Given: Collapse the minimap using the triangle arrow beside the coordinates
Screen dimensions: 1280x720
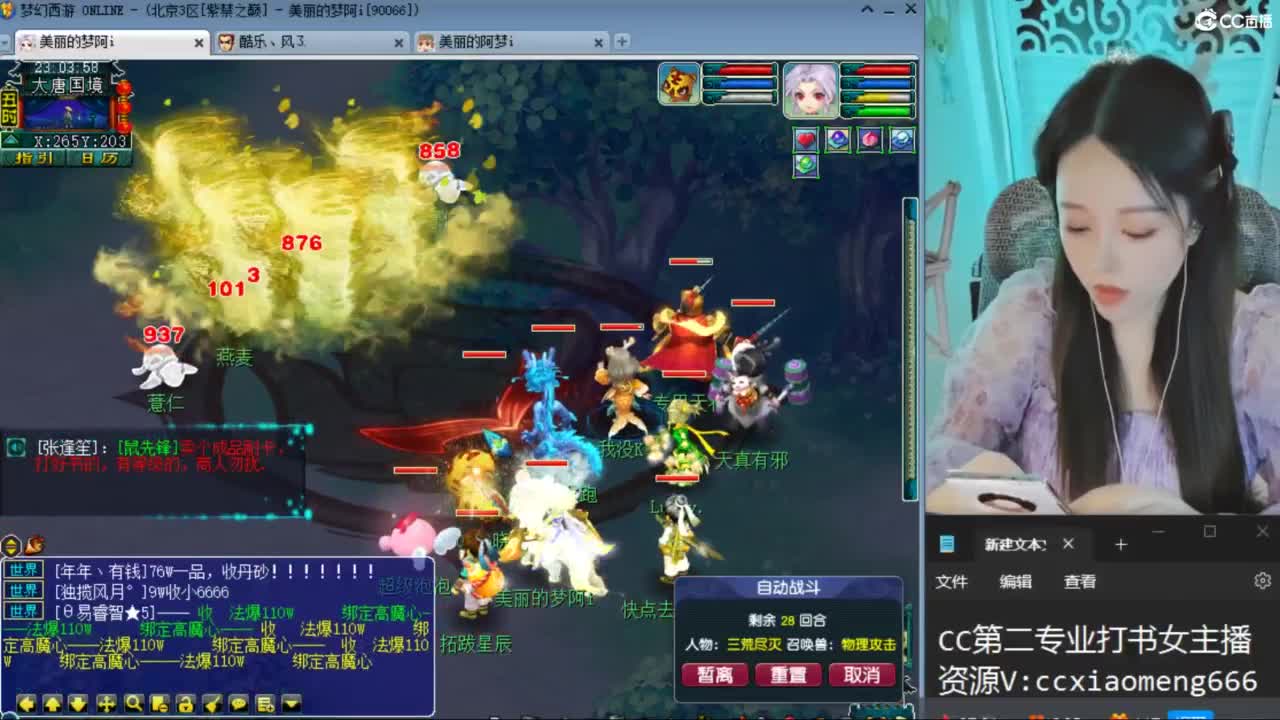Looking at the screenshot, I should pyautogui.click(x=10, y=138).
